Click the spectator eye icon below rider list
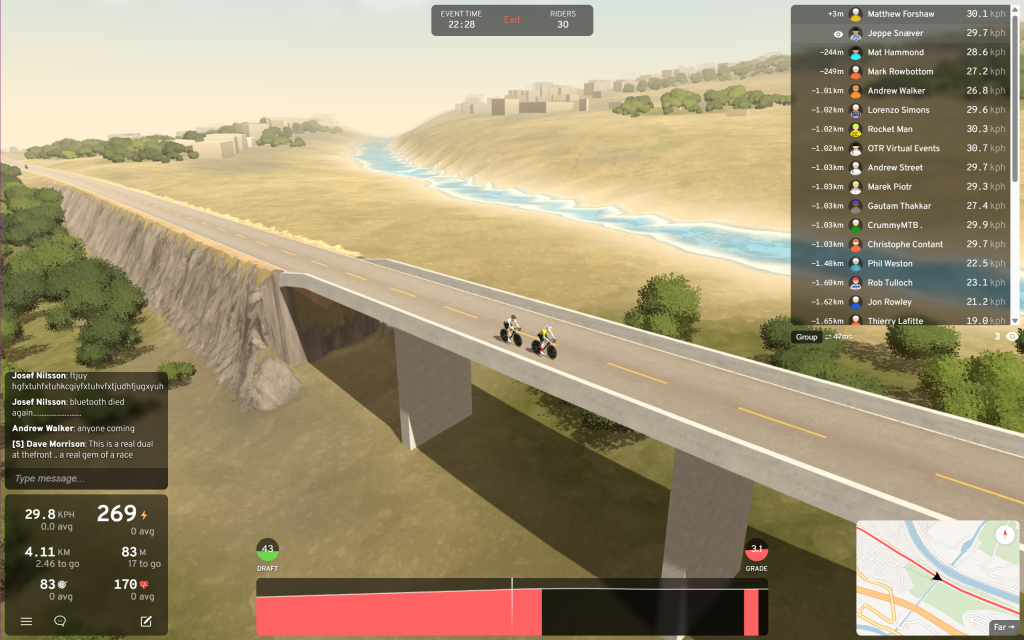This screenshot has height=640, width=1024. [x=1011, y=337]
